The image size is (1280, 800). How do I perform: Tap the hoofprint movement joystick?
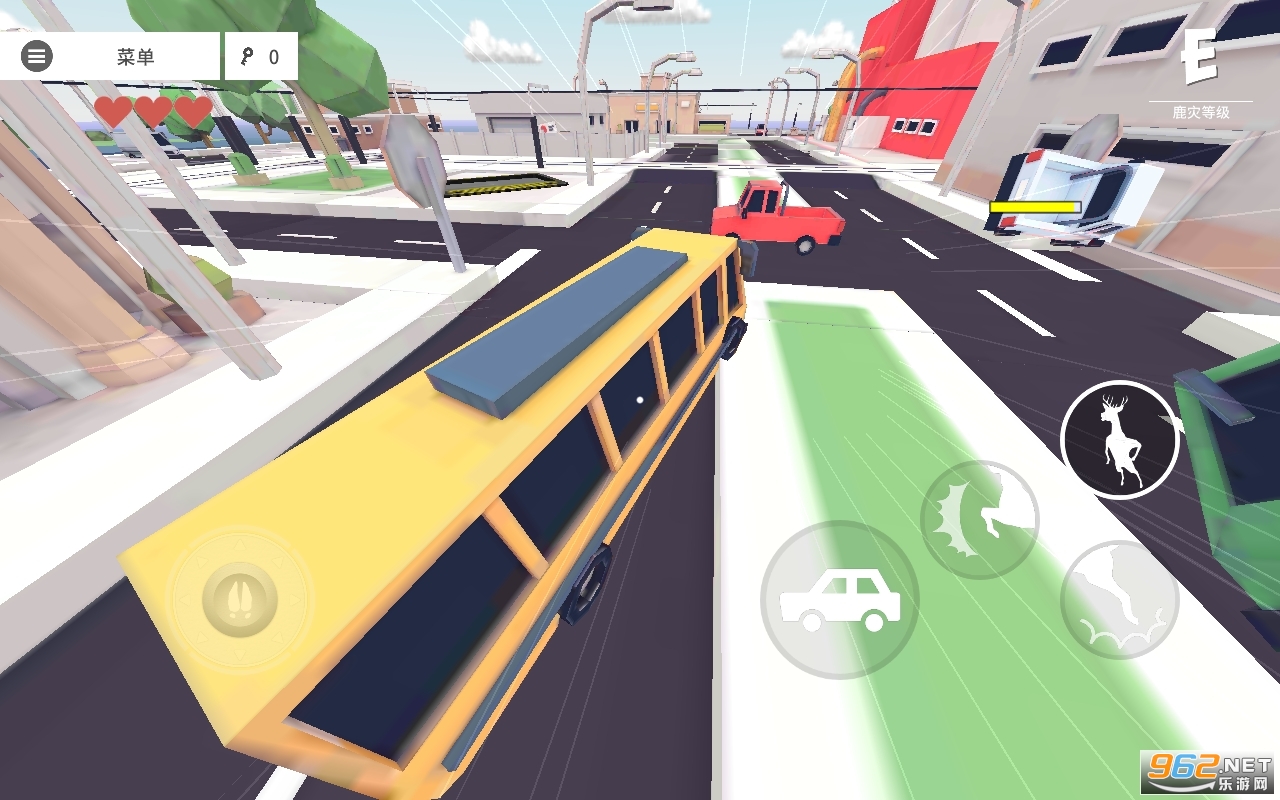pyautogui.click(x=240, y=599)
